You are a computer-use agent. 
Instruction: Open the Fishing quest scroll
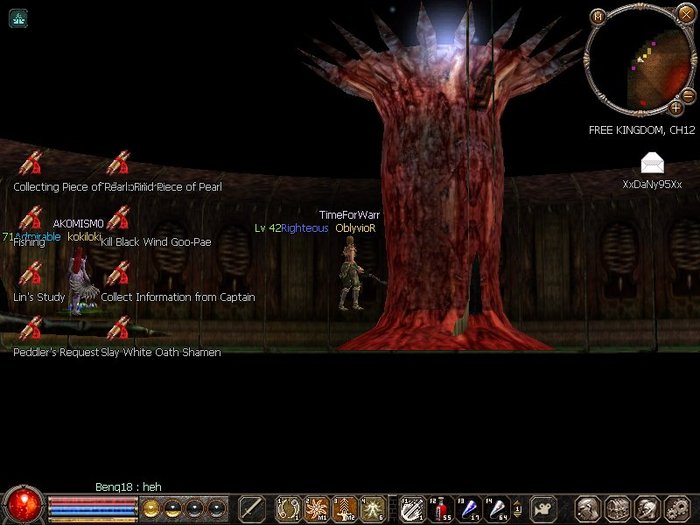click(x=31, y=219)
